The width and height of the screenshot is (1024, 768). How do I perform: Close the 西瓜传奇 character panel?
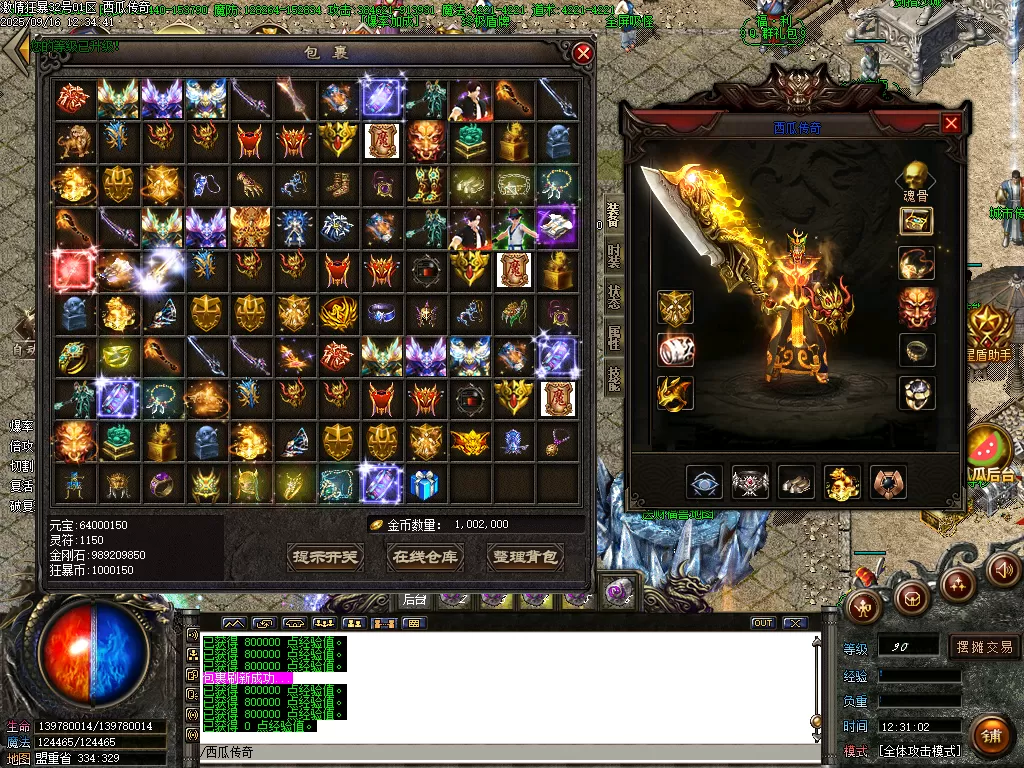tap(951, 123)
